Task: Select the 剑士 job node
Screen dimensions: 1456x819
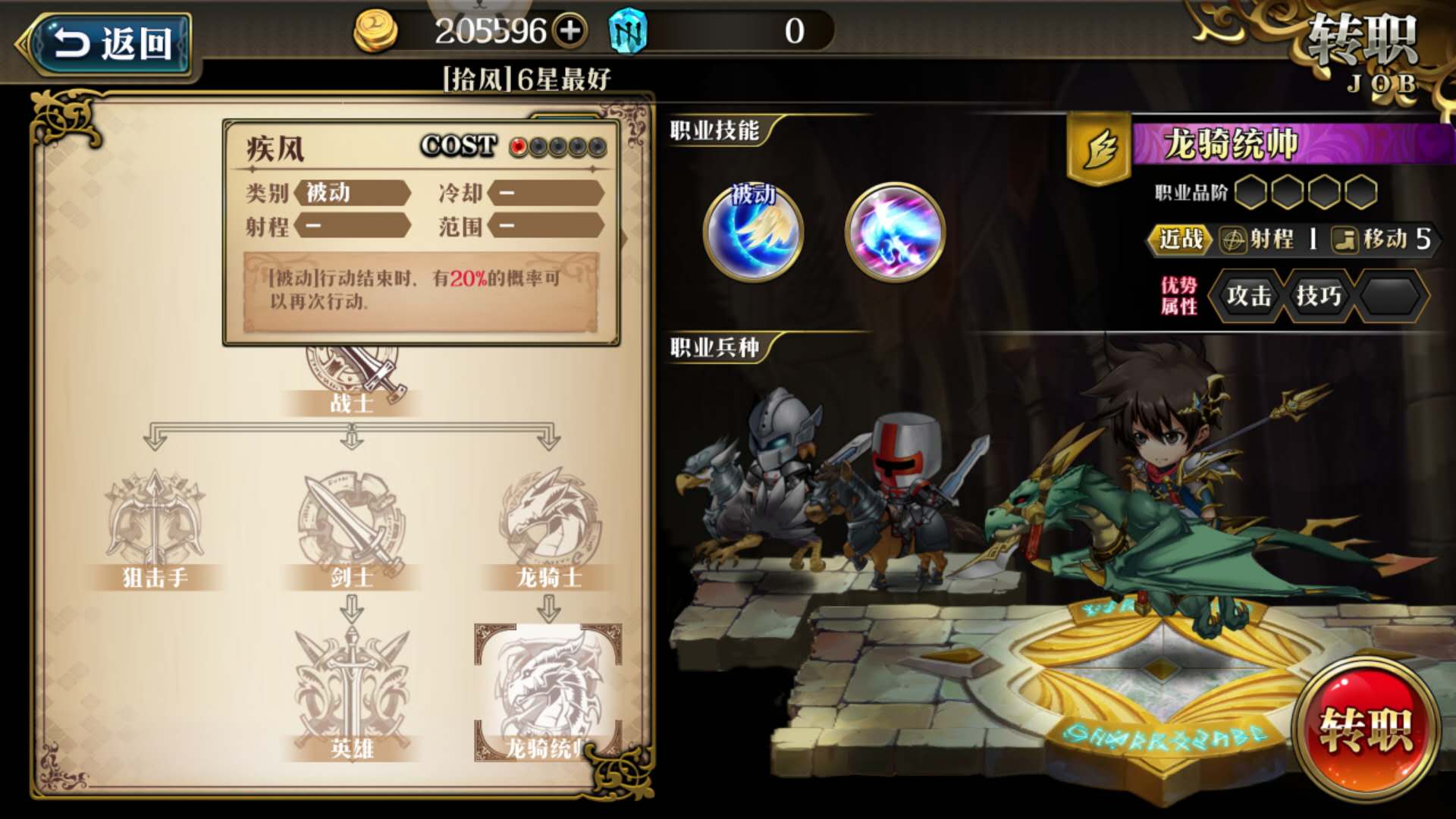Action: click(x=351, y=529)
